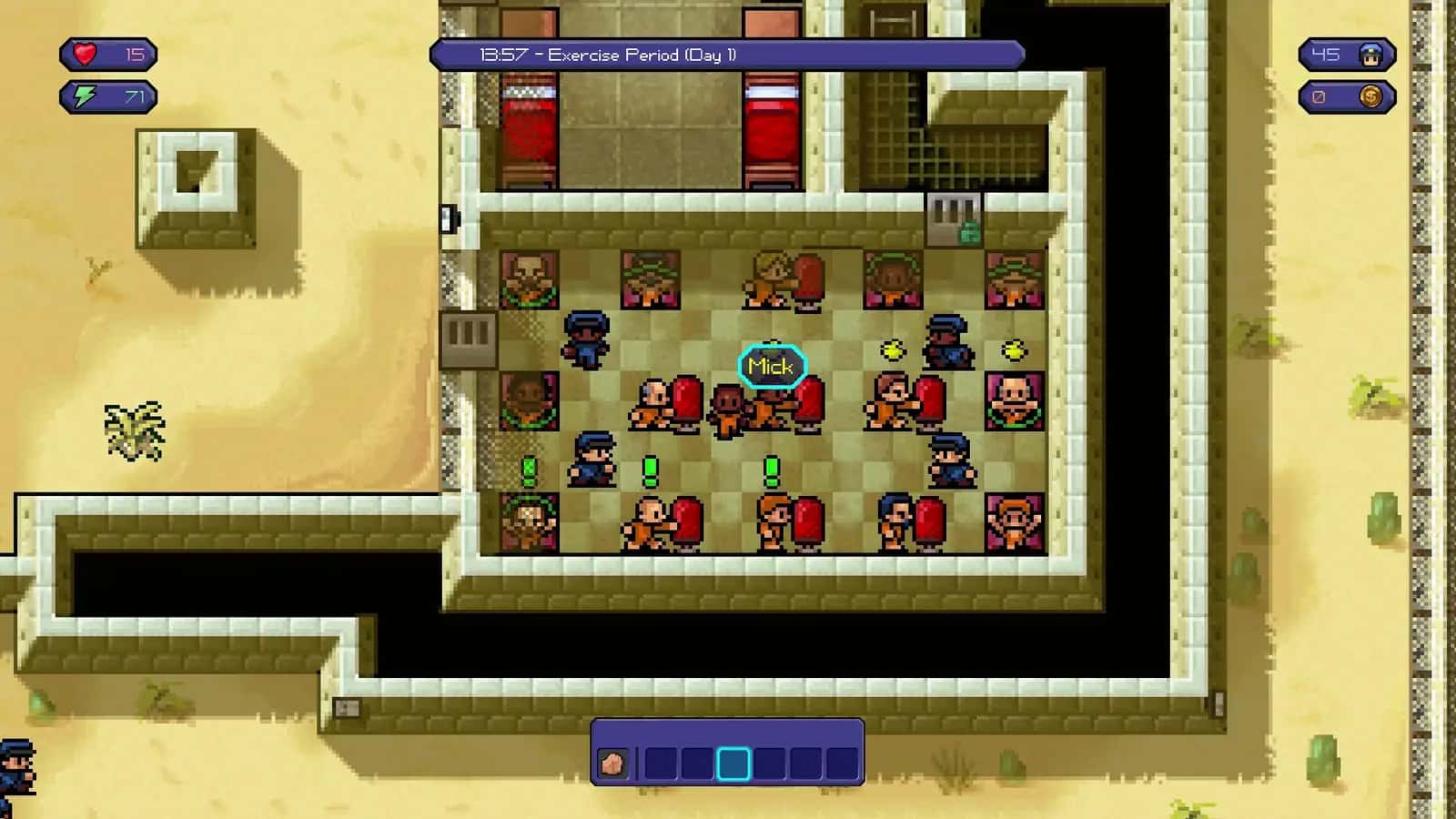Click a guard patrolling the exercise yard
The height and width of the screenshot is (819, 1456).
click(x=586, y=339)
